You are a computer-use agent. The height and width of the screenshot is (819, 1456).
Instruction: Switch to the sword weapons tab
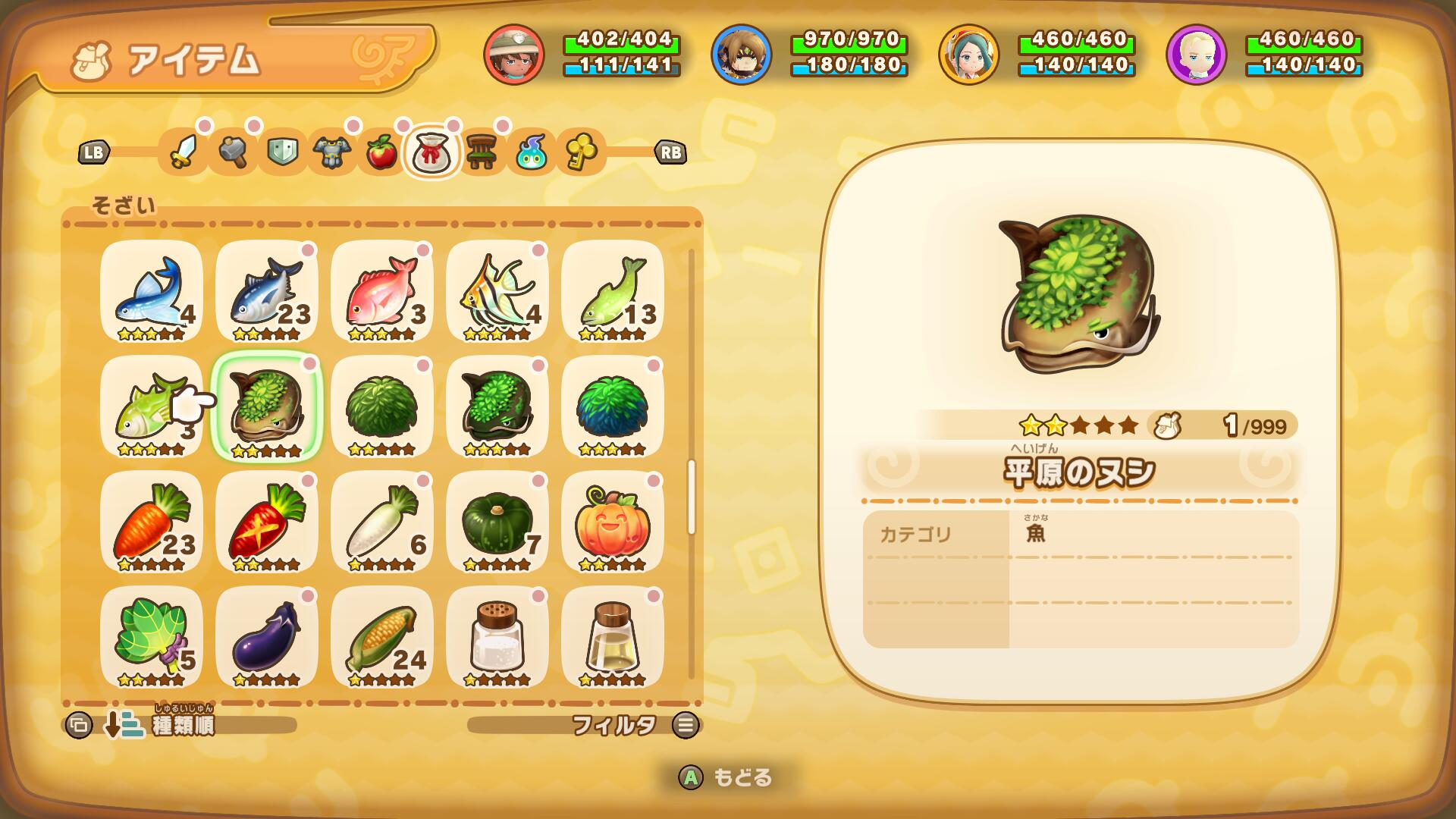click(183, 152)
